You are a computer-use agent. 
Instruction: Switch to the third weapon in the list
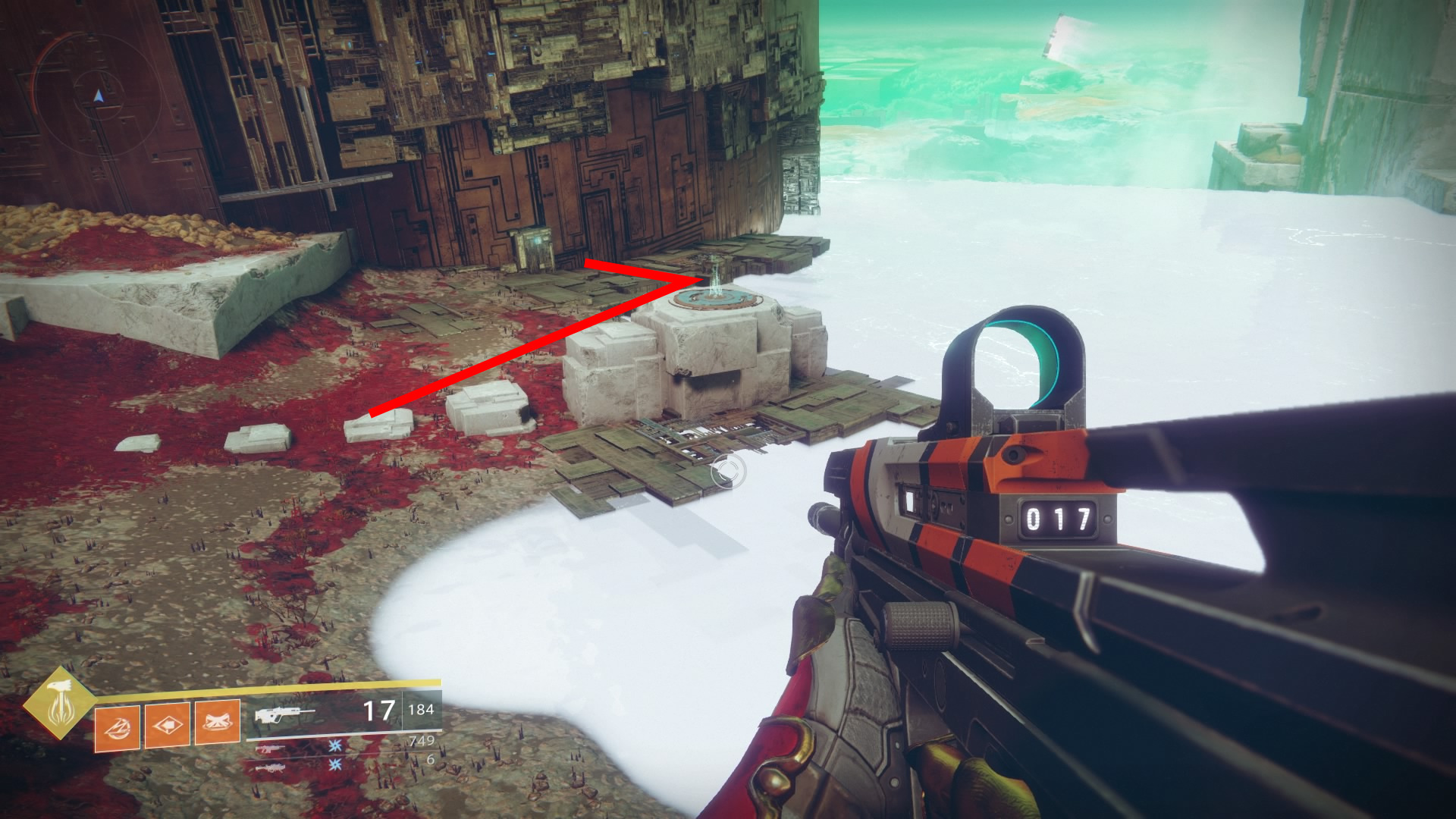click(x=270, y=767)
